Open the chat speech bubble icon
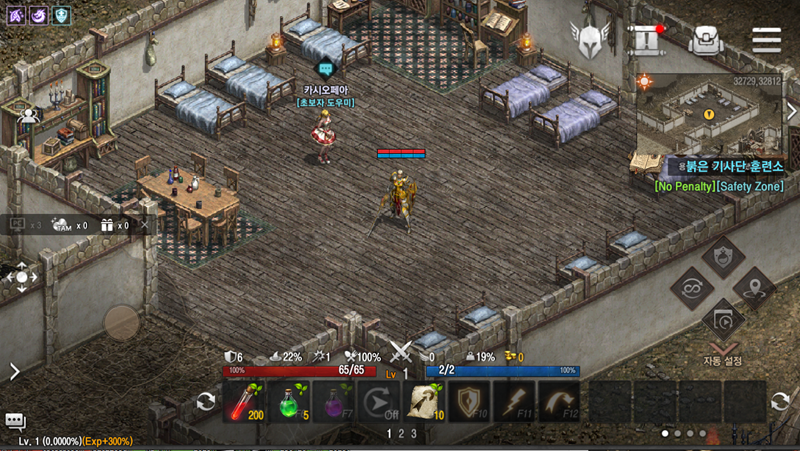The height and width of the screenshot is (451, 800). click(15, 421)
